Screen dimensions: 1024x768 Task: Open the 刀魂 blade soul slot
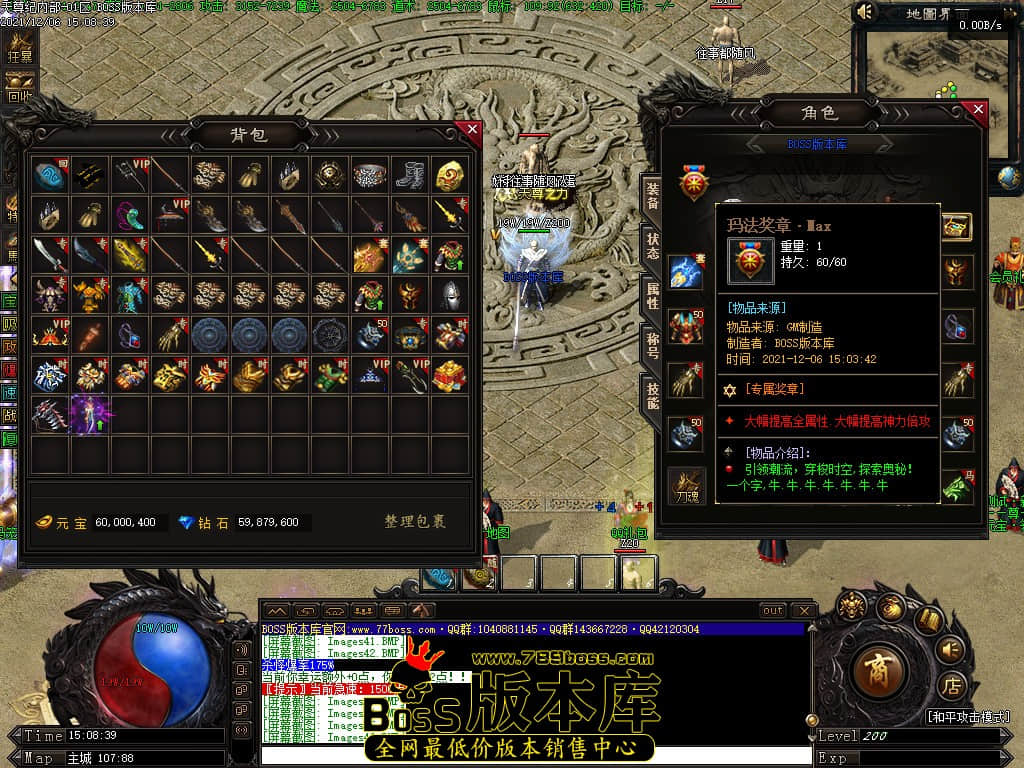[x=686, y=484]
